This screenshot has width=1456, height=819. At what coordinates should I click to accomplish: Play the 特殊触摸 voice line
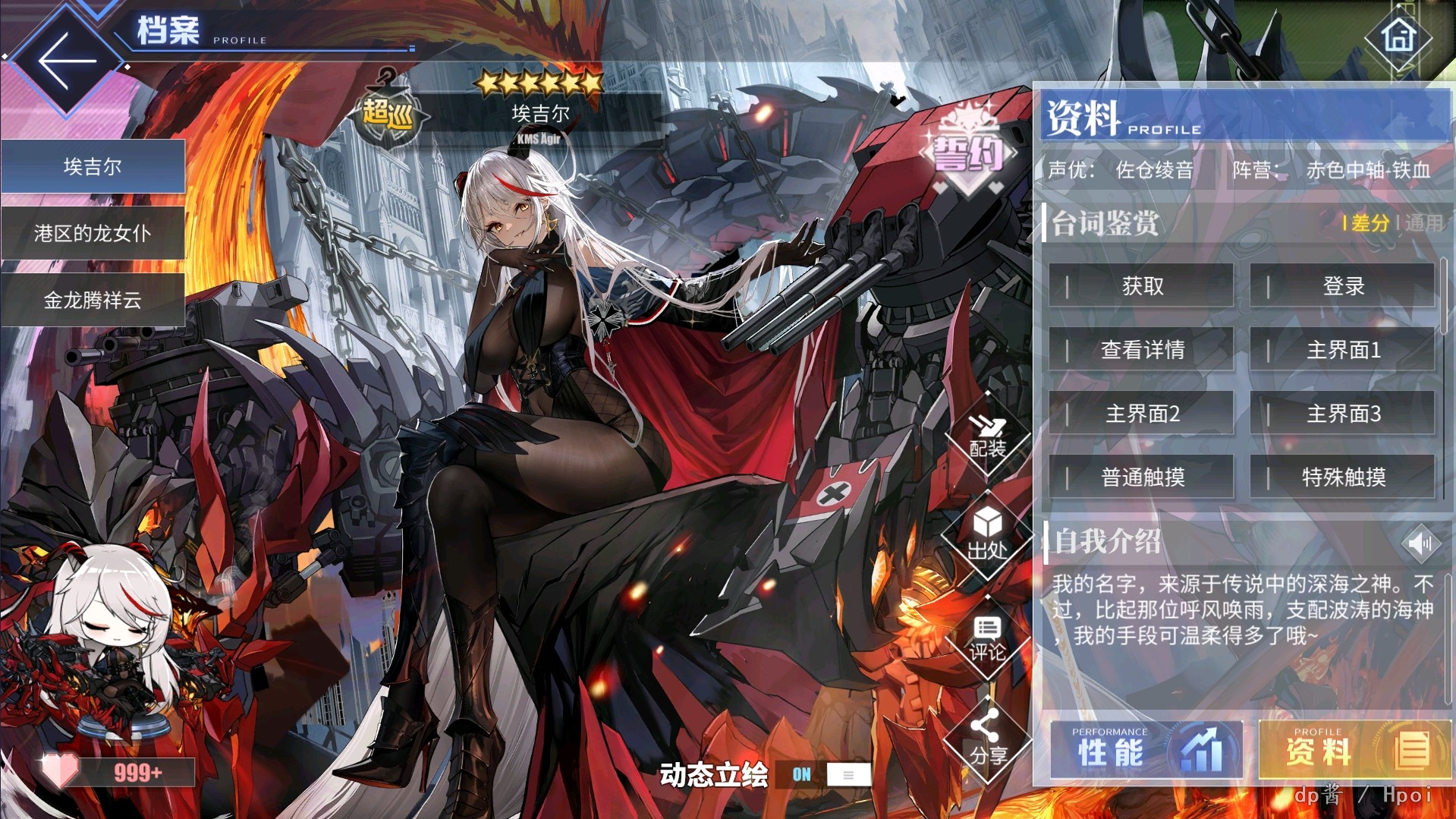click(x=1342, y=477)
